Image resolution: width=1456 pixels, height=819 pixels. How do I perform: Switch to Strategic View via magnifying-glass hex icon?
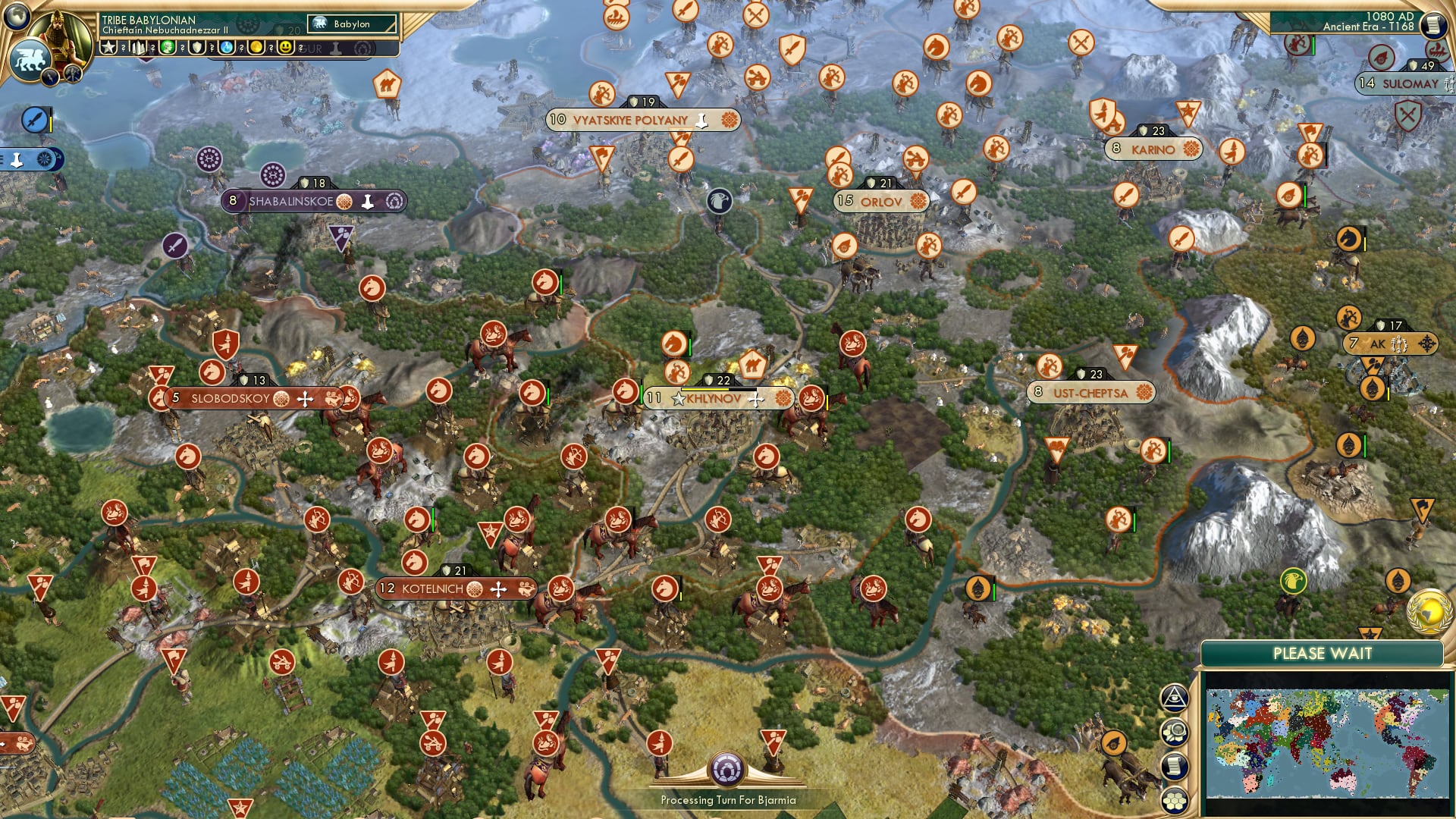[1177, 731]
